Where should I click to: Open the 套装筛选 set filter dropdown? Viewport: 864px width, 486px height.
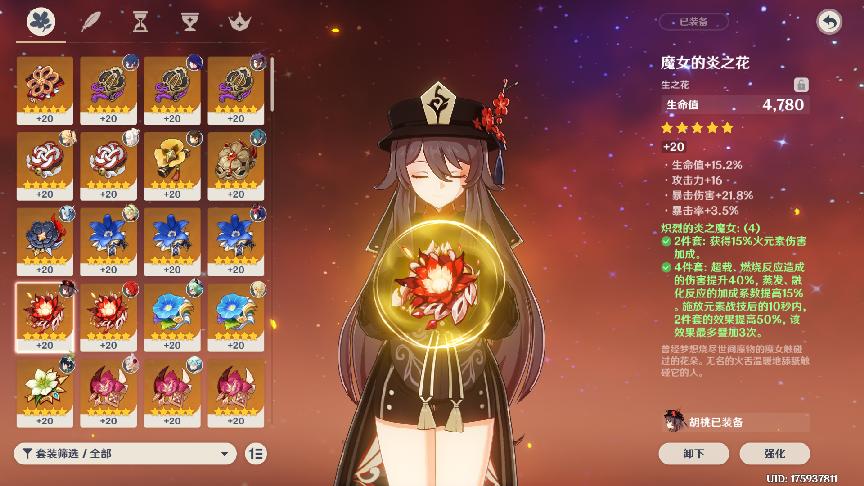point(125,453)
